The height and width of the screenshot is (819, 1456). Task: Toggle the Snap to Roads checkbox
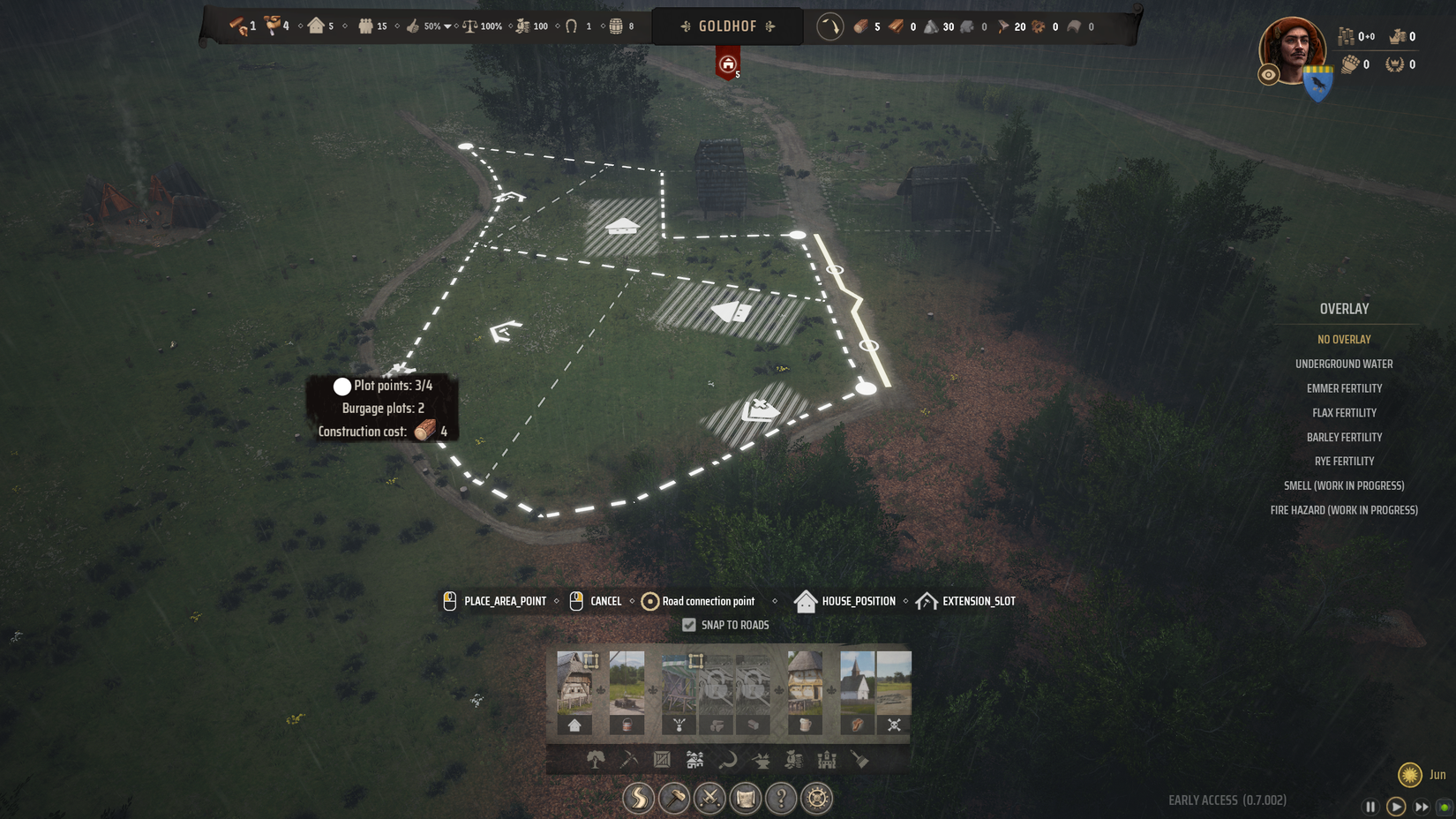click(689, 625)
